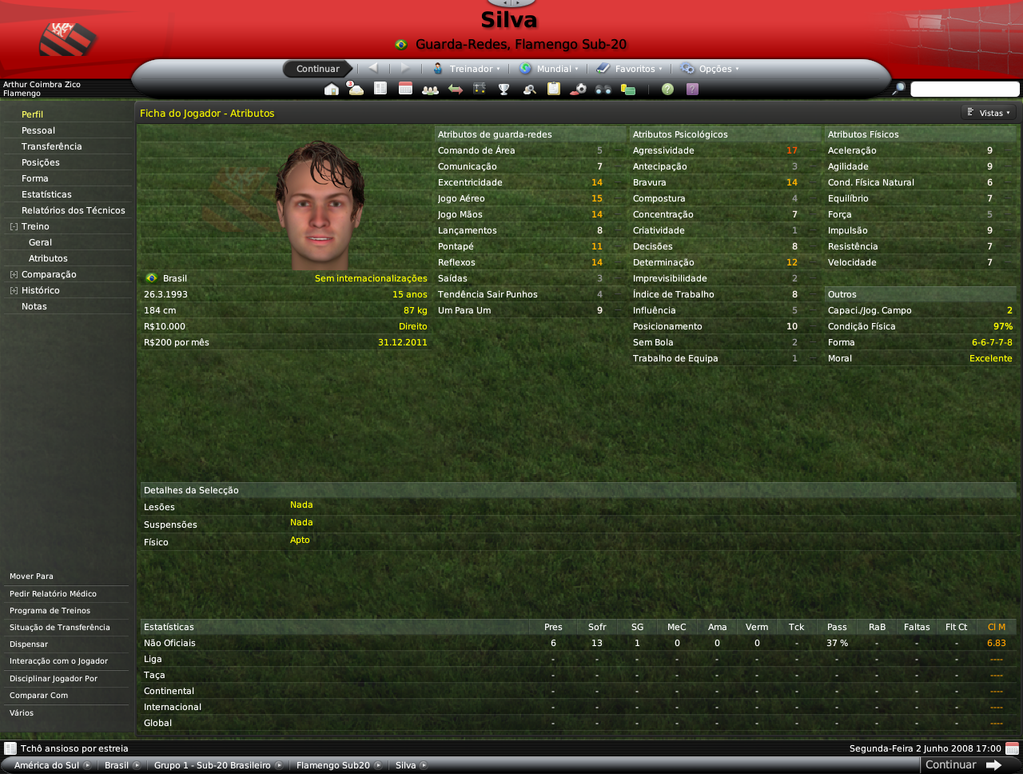Open the Mundial menu
This screenshot has width=1023, height=774.
(546, 69)
